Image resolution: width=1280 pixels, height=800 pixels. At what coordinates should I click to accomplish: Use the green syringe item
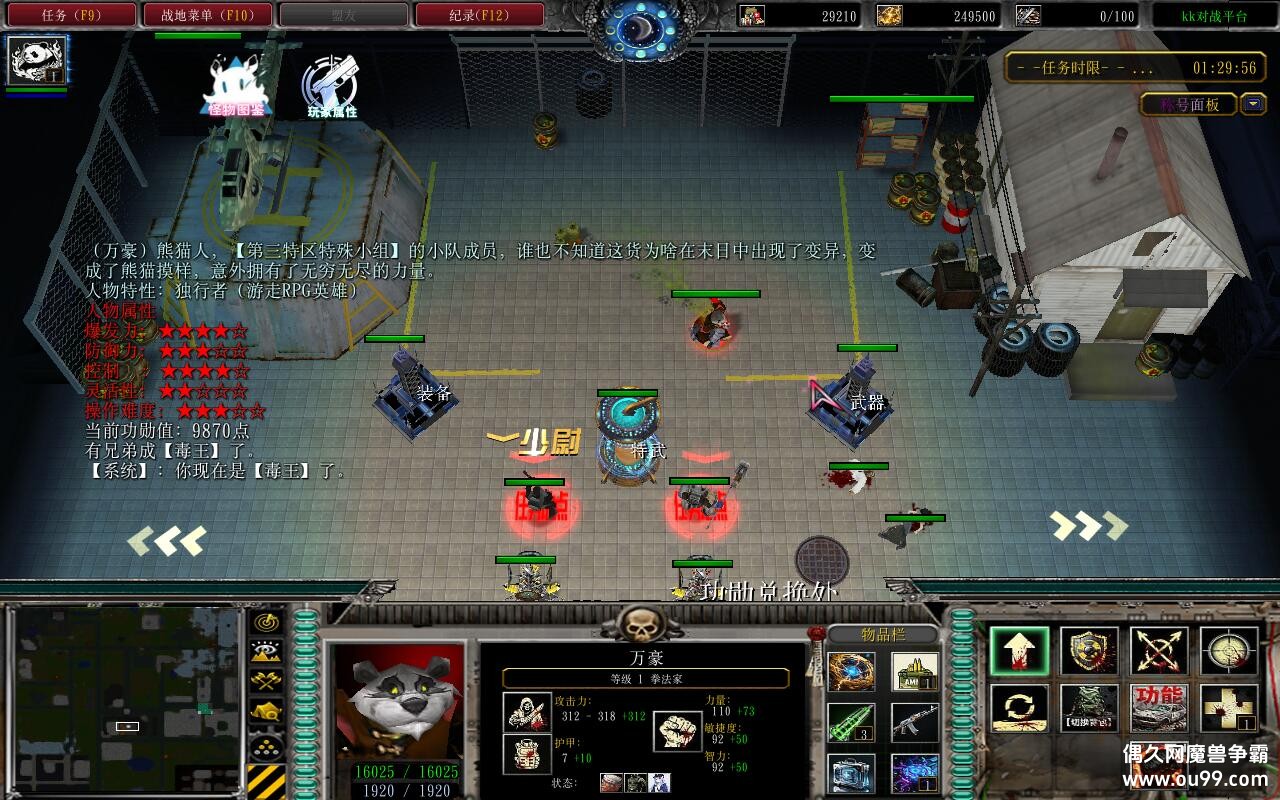[851, 722]
